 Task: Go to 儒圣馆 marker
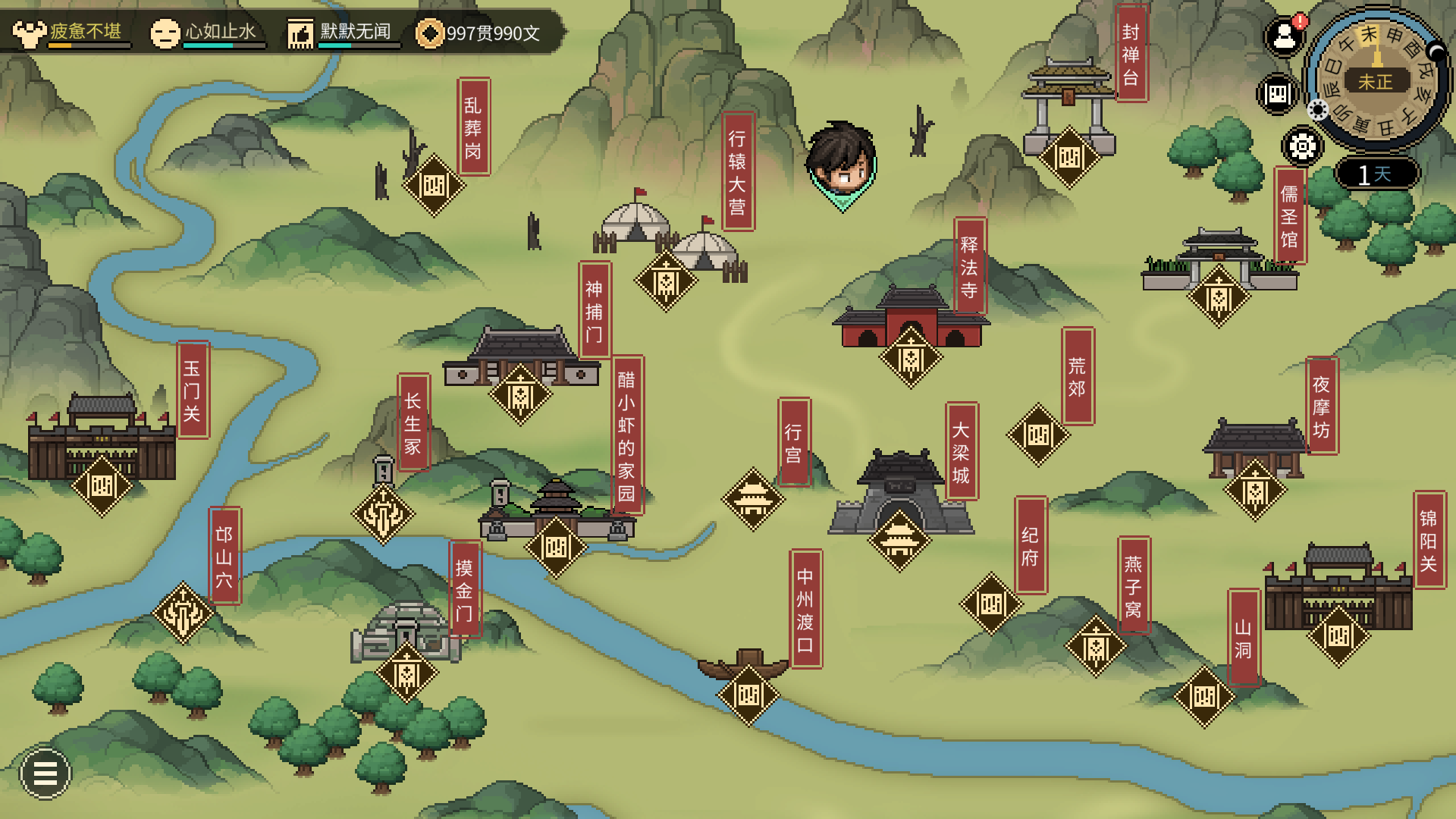coord(1219,297)
